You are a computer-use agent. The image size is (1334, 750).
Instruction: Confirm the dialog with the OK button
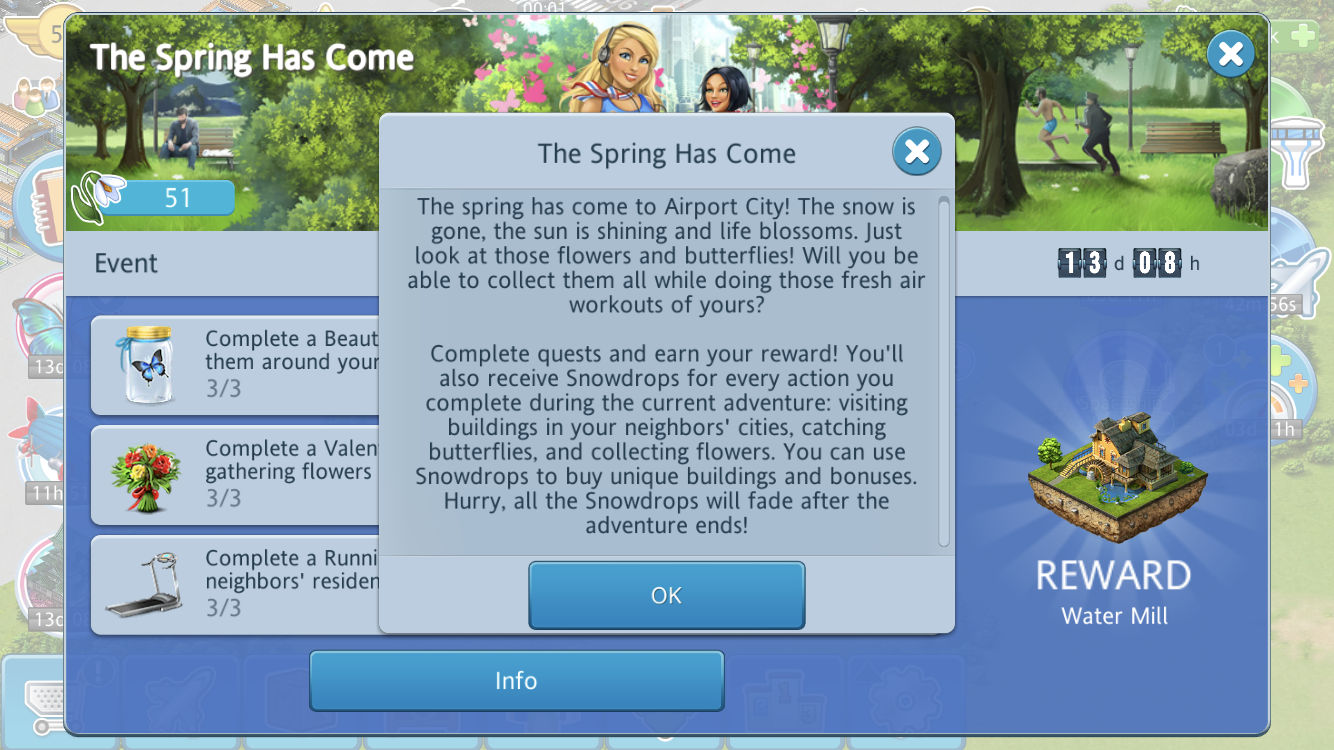[666, 595]
